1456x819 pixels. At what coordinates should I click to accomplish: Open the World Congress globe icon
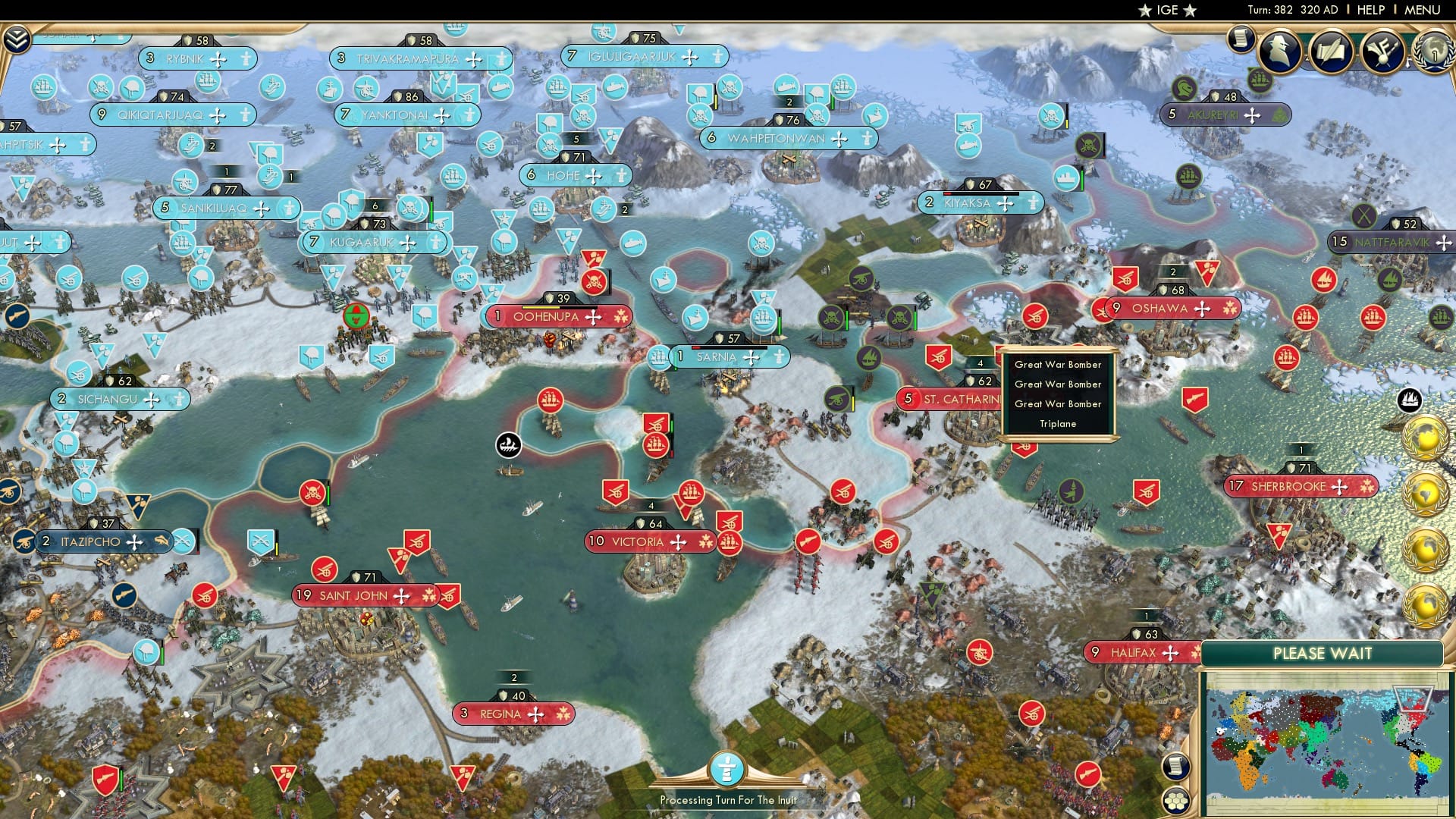point(1432,53)
